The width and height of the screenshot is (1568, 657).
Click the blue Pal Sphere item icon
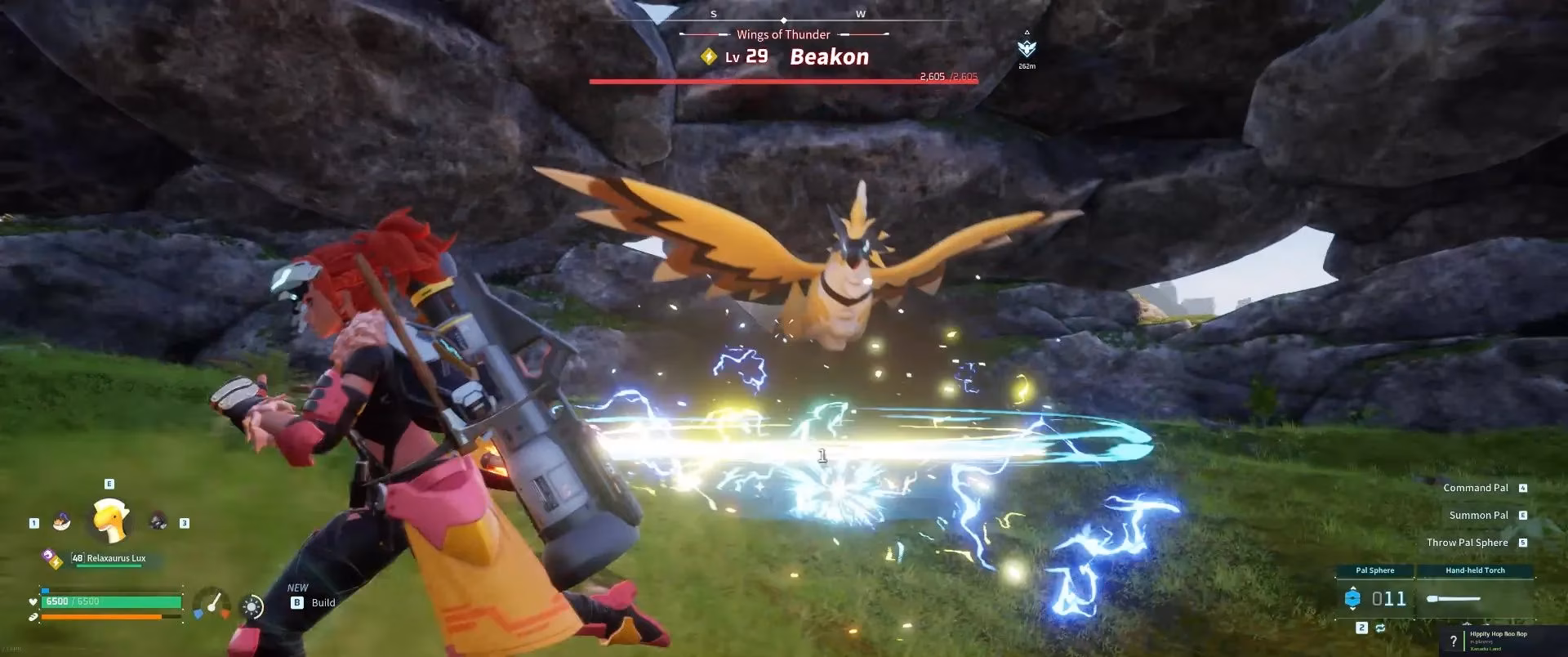click(x=1353, y=598)
